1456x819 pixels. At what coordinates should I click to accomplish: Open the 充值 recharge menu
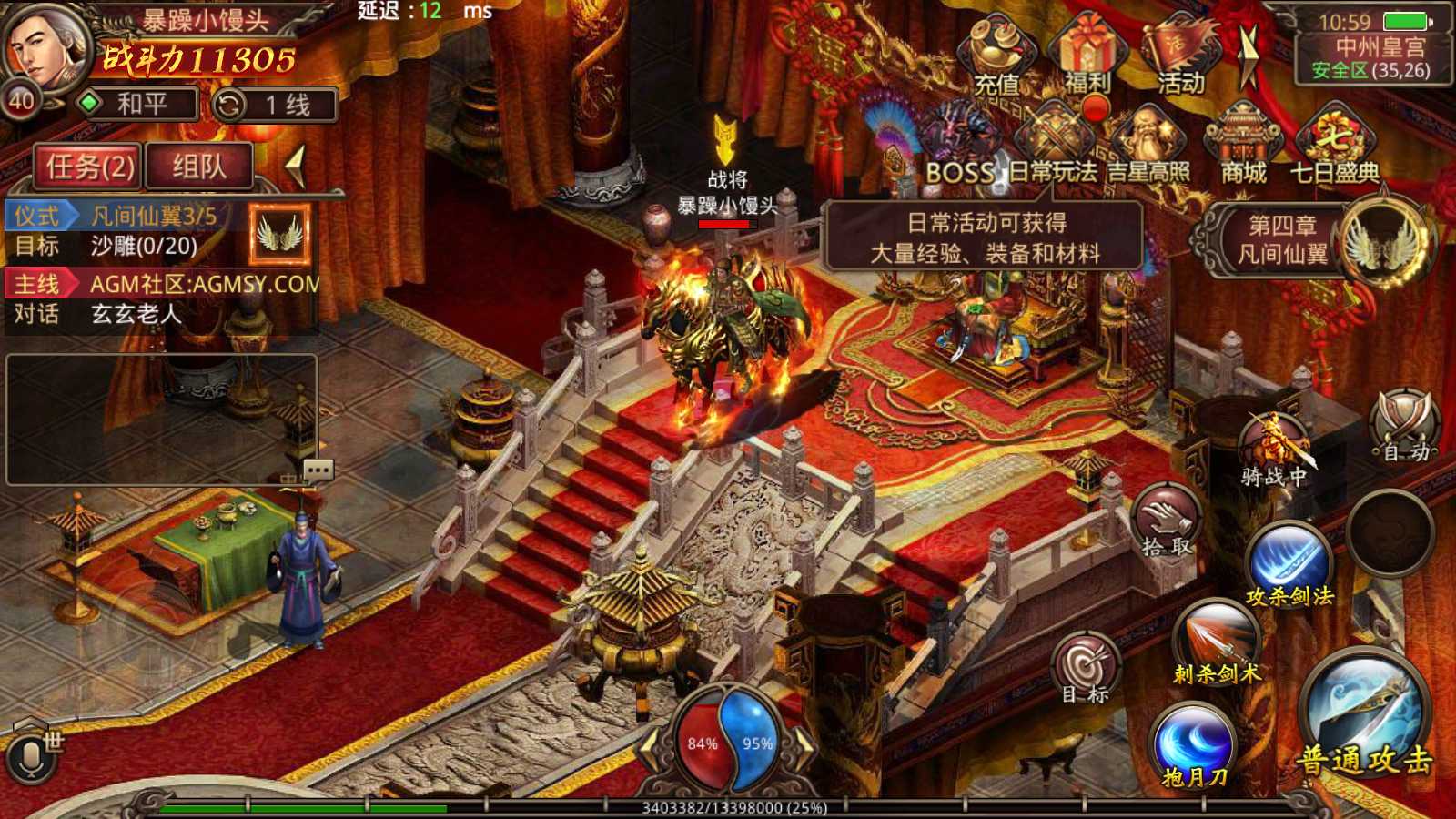click(x=998, y=58)
